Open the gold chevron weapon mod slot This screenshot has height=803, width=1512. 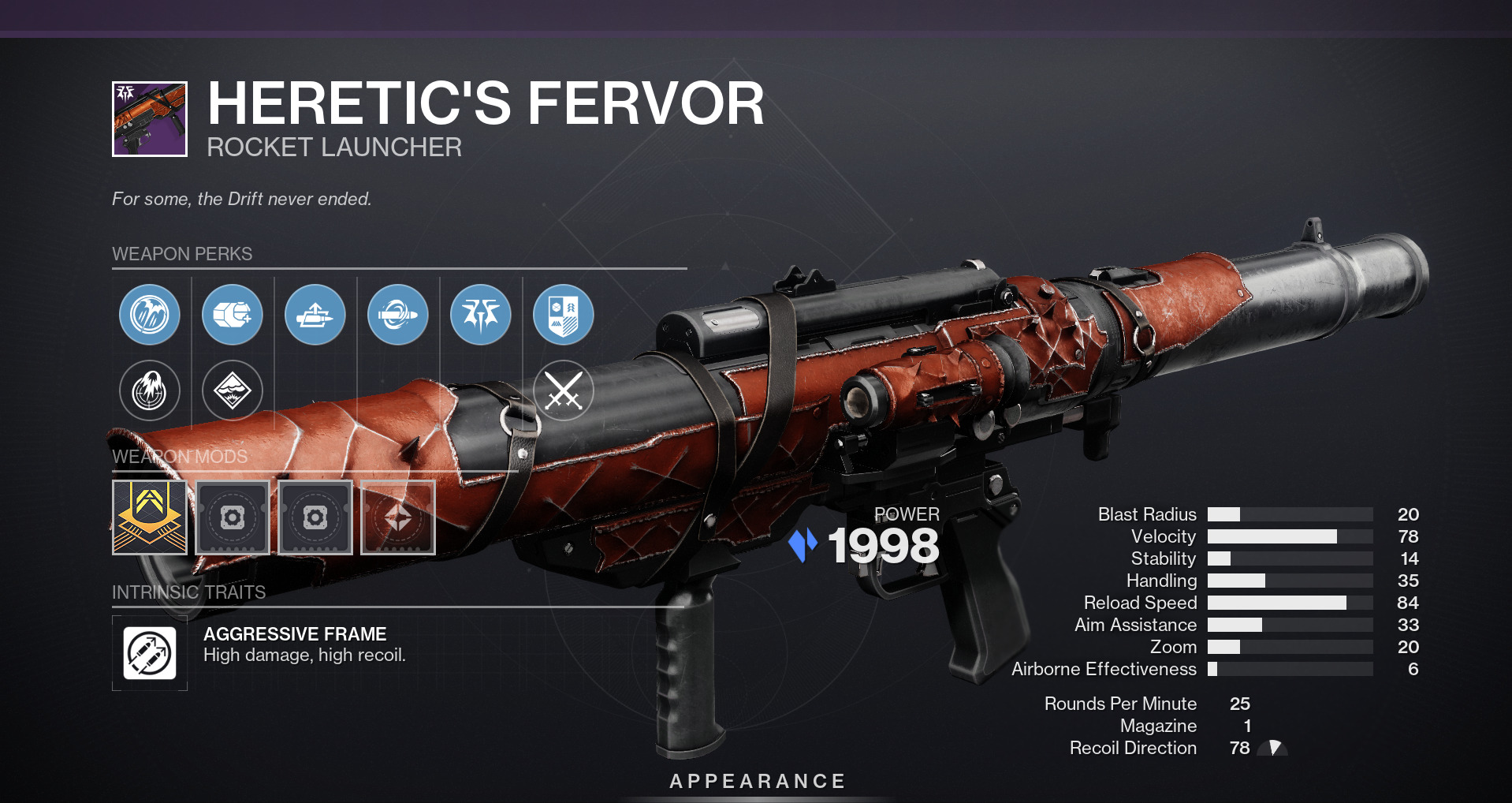click(x=150, y=517)
